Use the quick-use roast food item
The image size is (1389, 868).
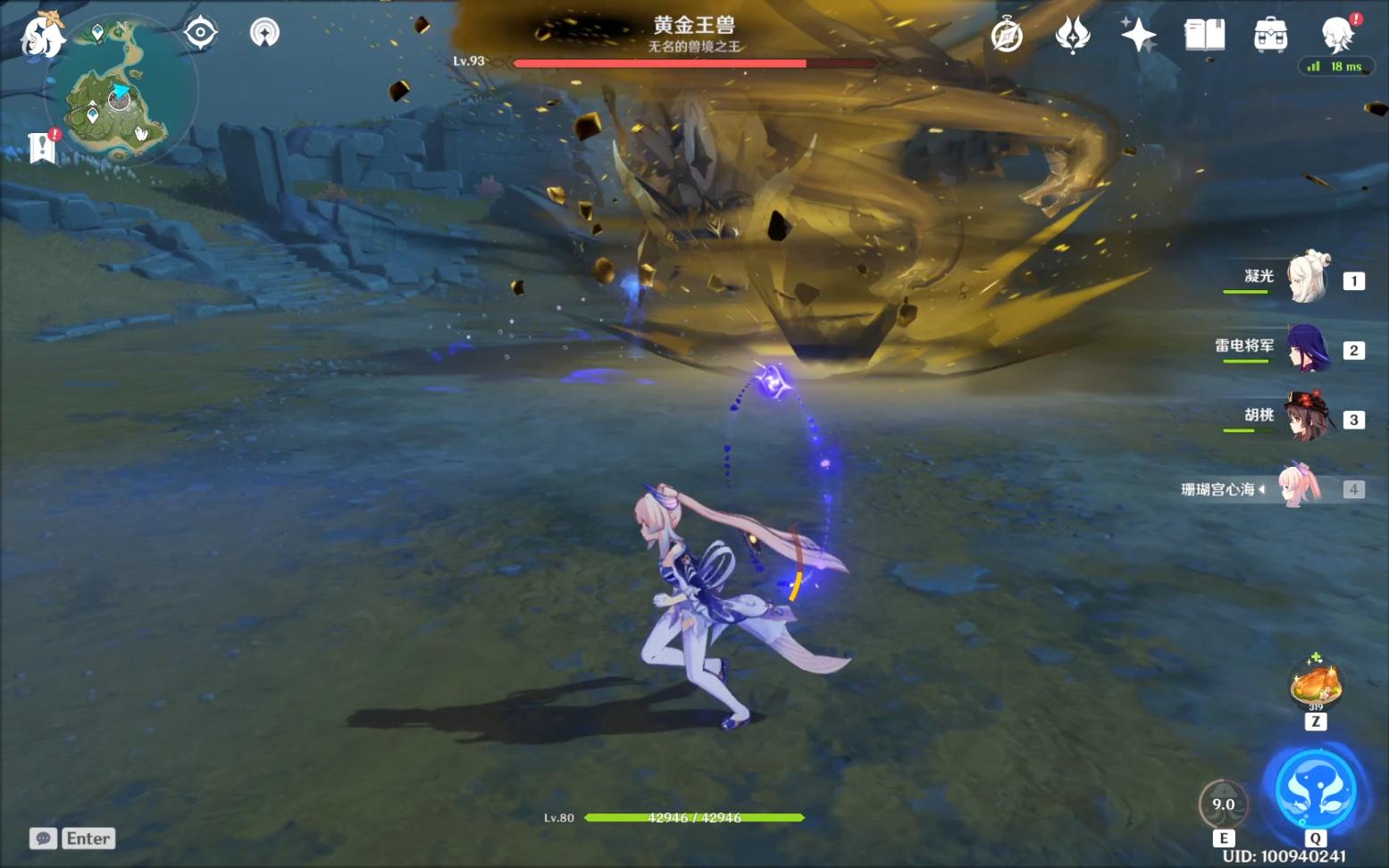pos(1314,682)
